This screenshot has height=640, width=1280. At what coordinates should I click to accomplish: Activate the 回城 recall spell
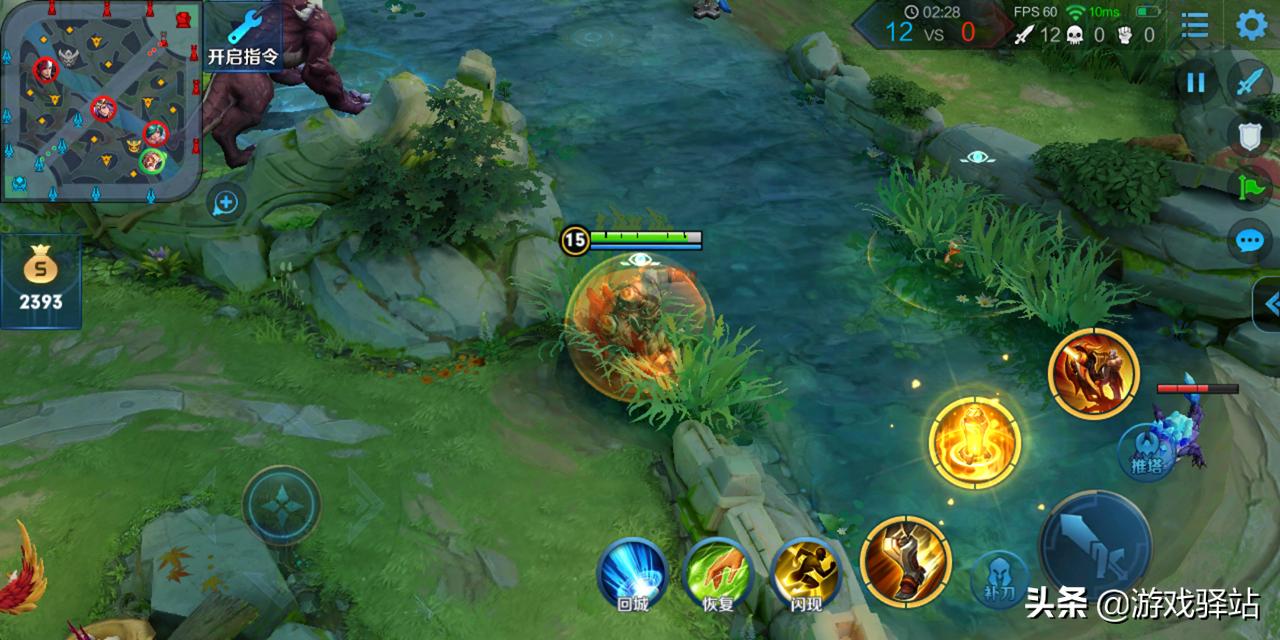[x=632, y=574]
